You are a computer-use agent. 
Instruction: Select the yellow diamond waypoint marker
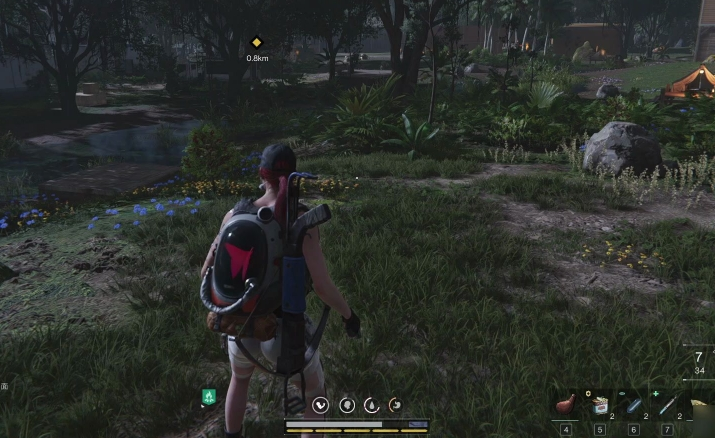pyautogui.click(x=256, y=42)
